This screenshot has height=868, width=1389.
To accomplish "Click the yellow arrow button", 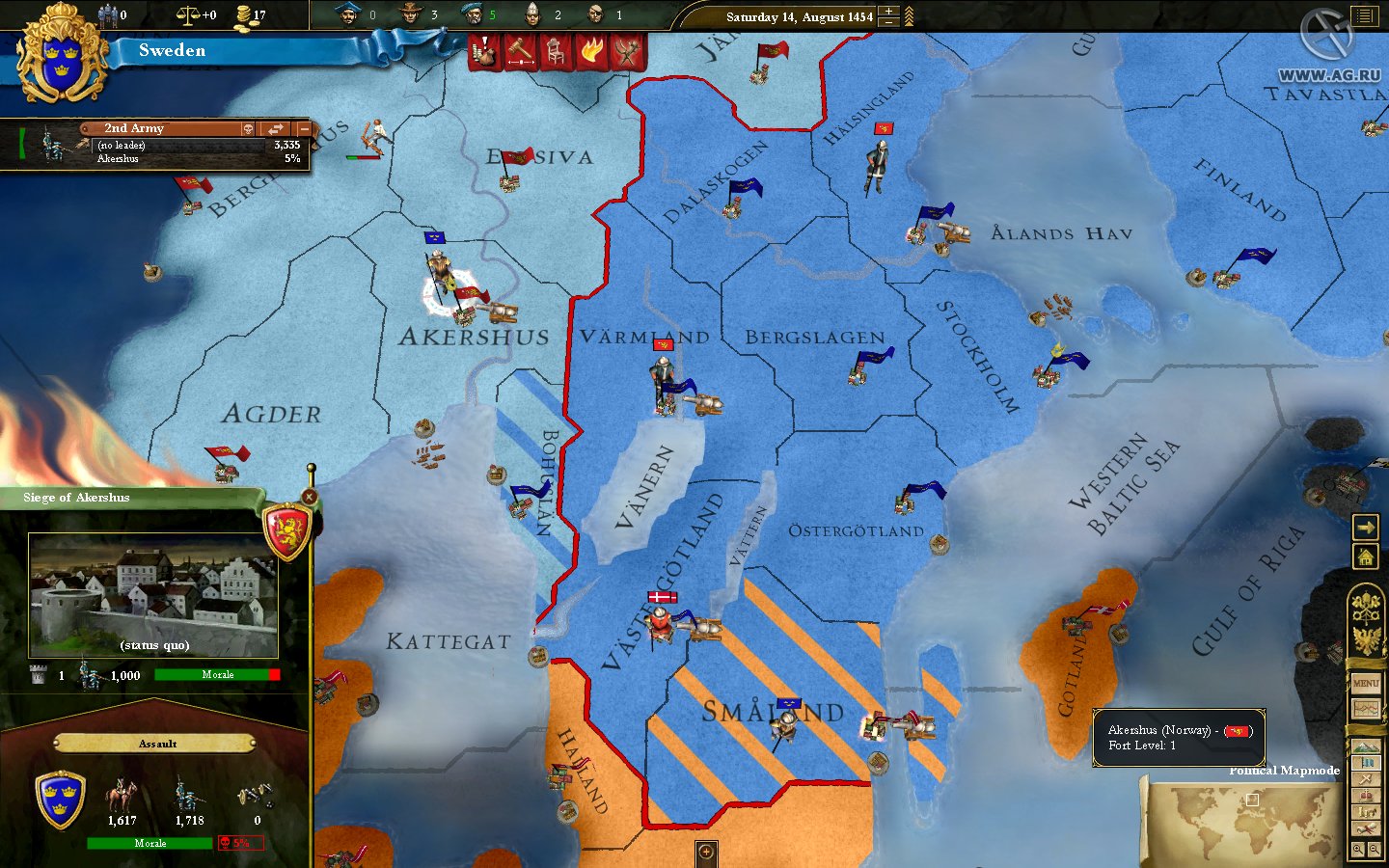I will pos(1366,528).
